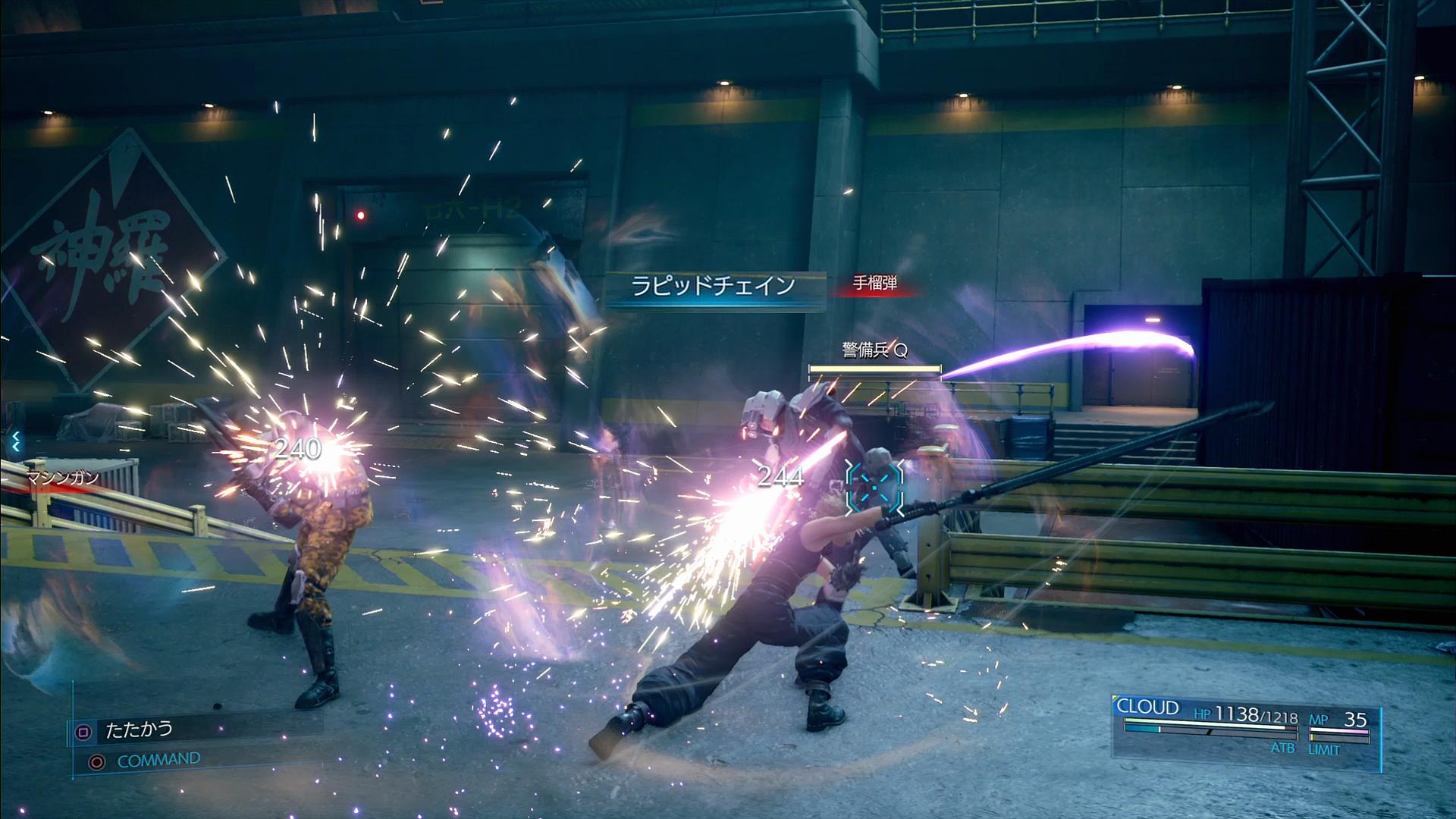Image resolution: width=1456 pixels, height=819 pixels.
Task: Select the たたかう attack command
Action: click(x=139, y=730)
